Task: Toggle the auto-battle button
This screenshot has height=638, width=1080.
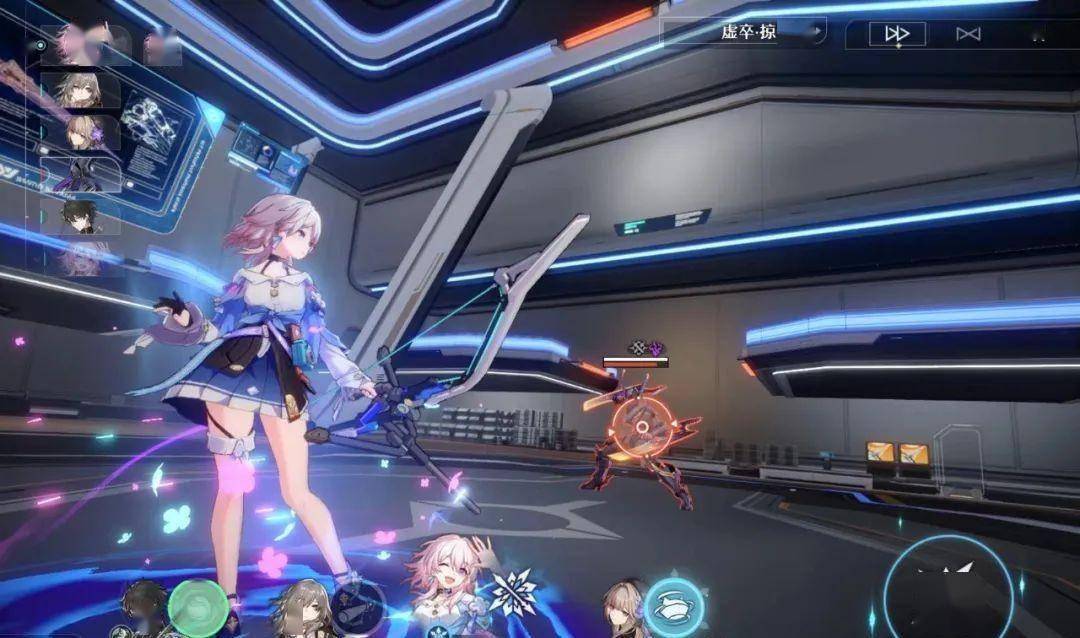Action: tap(968, 34)
